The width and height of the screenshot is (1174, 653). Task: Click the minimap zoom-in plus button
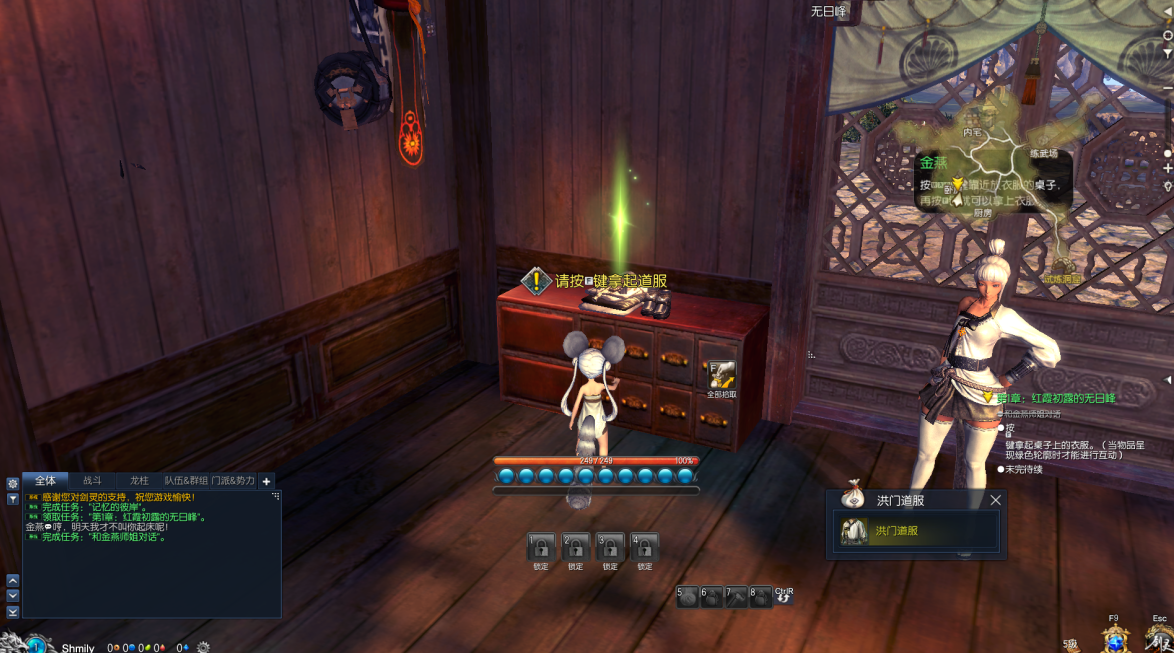pyautogui.click(x=1167, y=168)
